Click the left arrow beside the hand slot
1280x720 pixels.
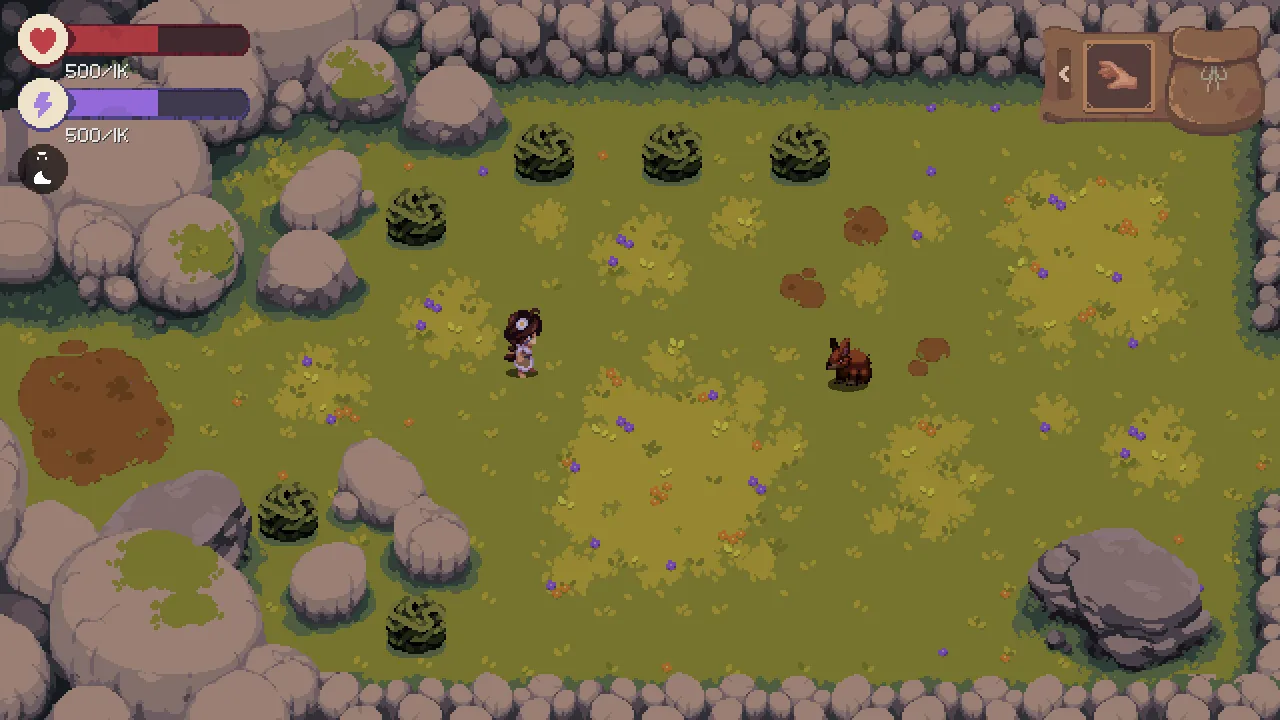tap(1064, 74)
